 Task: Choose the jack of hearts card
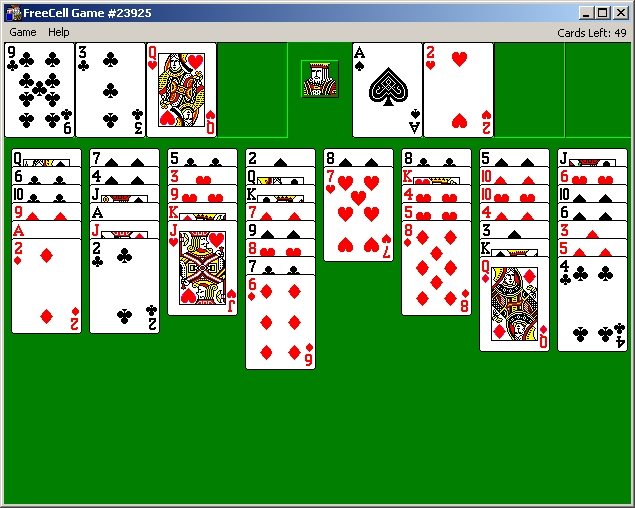(202, 268)
